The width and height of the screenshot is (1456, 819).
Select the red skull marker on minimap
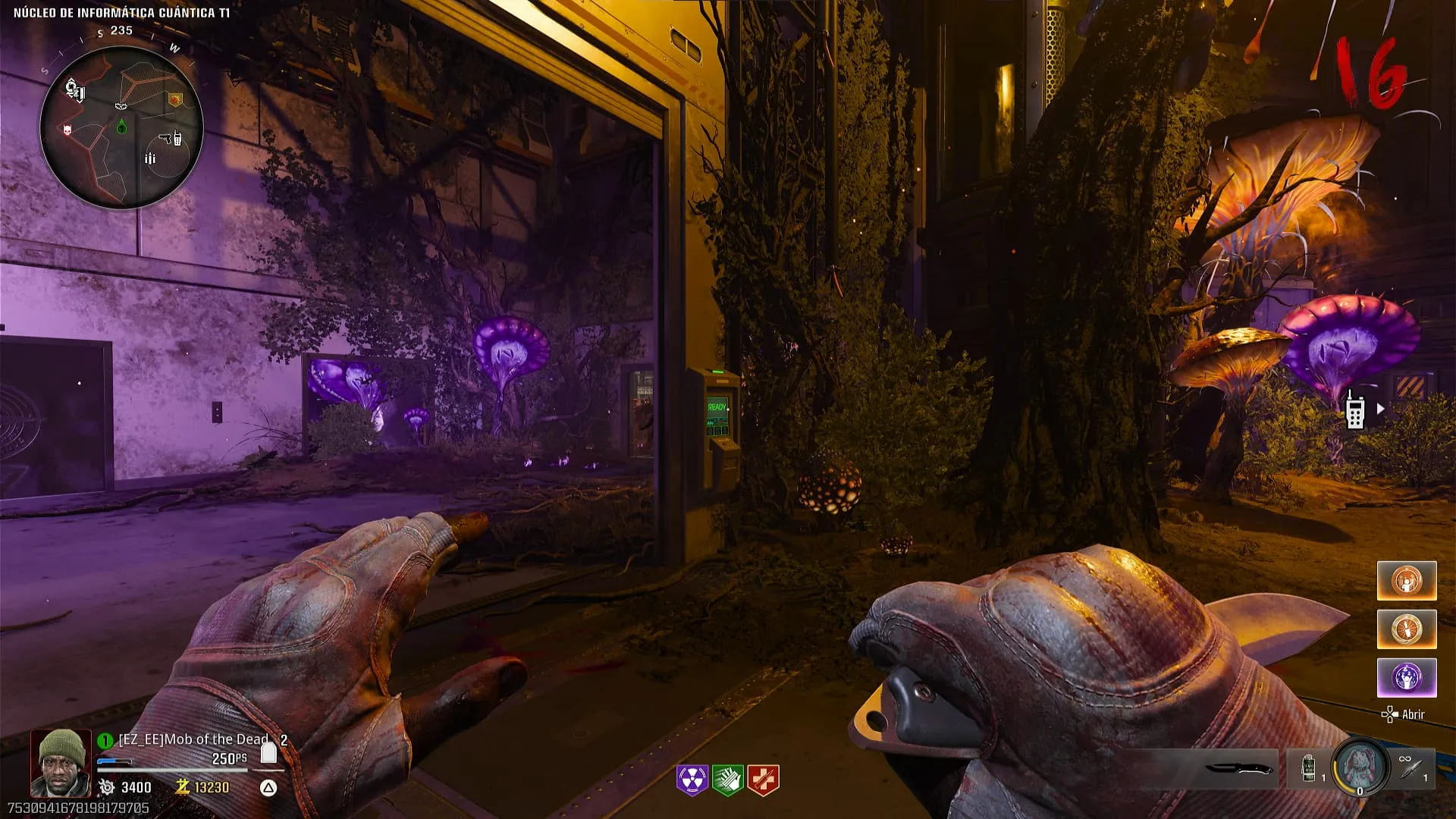click(x=68, y=130)
